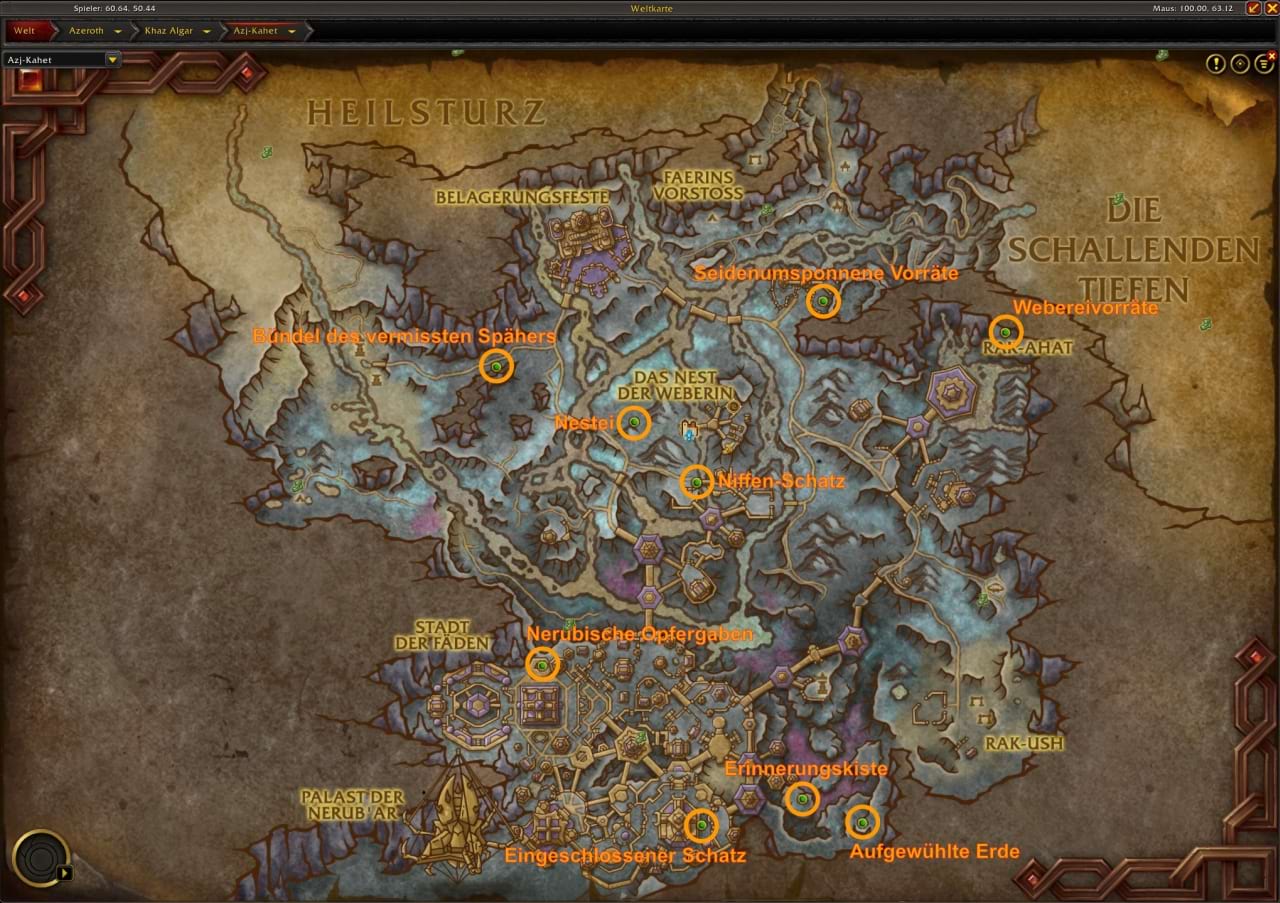This screenshot has height=903, width=1280.
Task: Minimize the world map with the arrow button
Action: click(x=1253, y=8)
